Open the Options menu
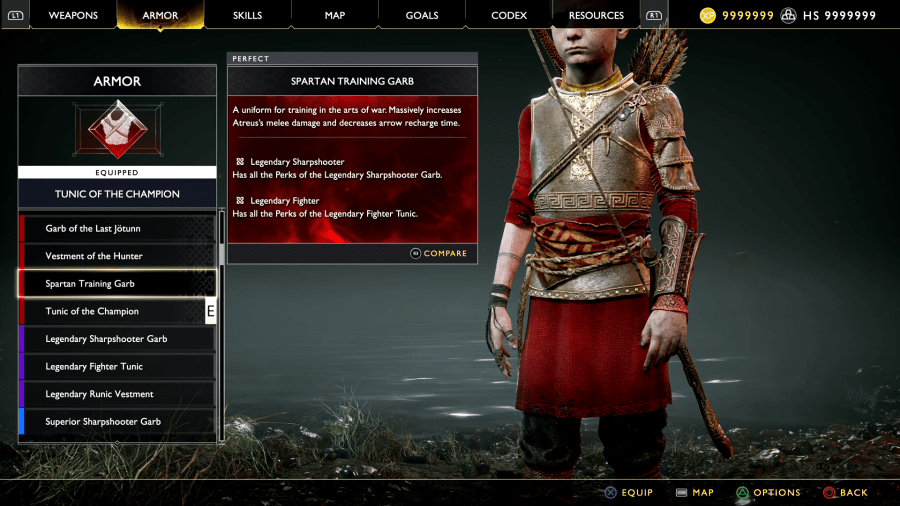900x506 pixels. point(768,492)
